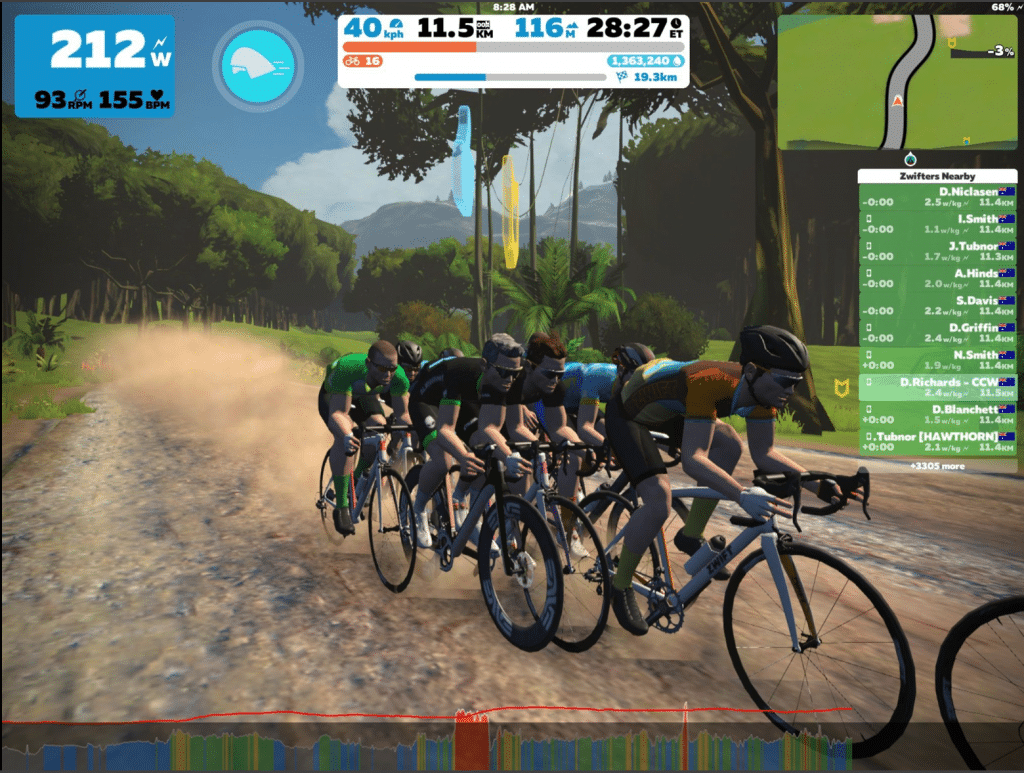Activate the aero helmet power-up
Viewport: 1024px width, 773px height.
[x=258, y=66]
